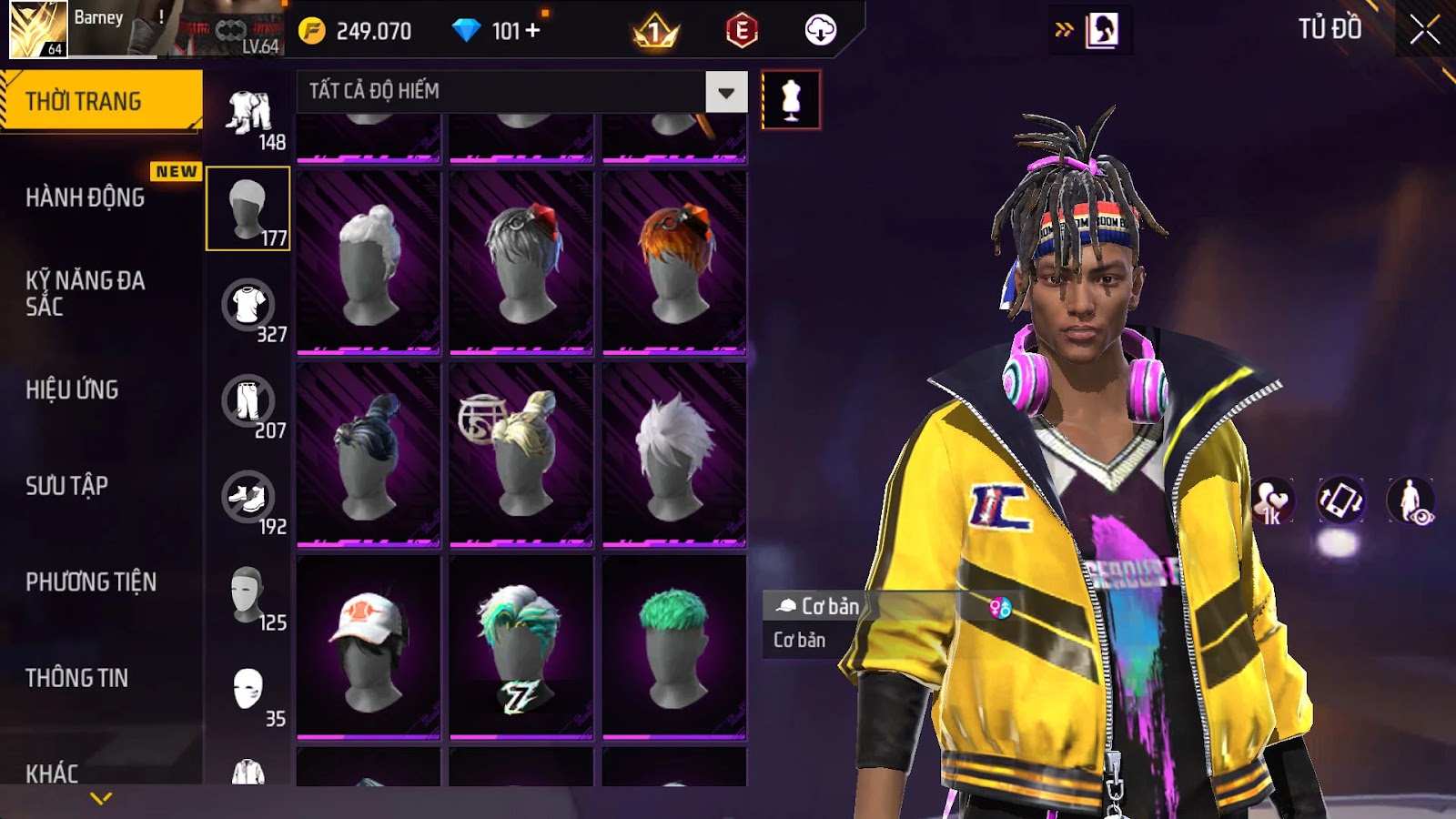Viewport: 1456px width, 819px height.
Task: Switch to the Hành Động tab
Action: click(85, 197)
